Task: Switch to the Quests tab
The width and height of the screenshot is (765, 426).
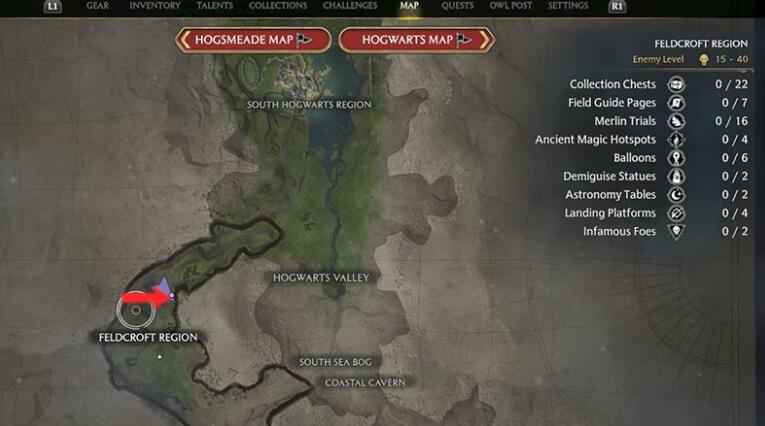Action: pyautogui.click(x=458, y=6)
